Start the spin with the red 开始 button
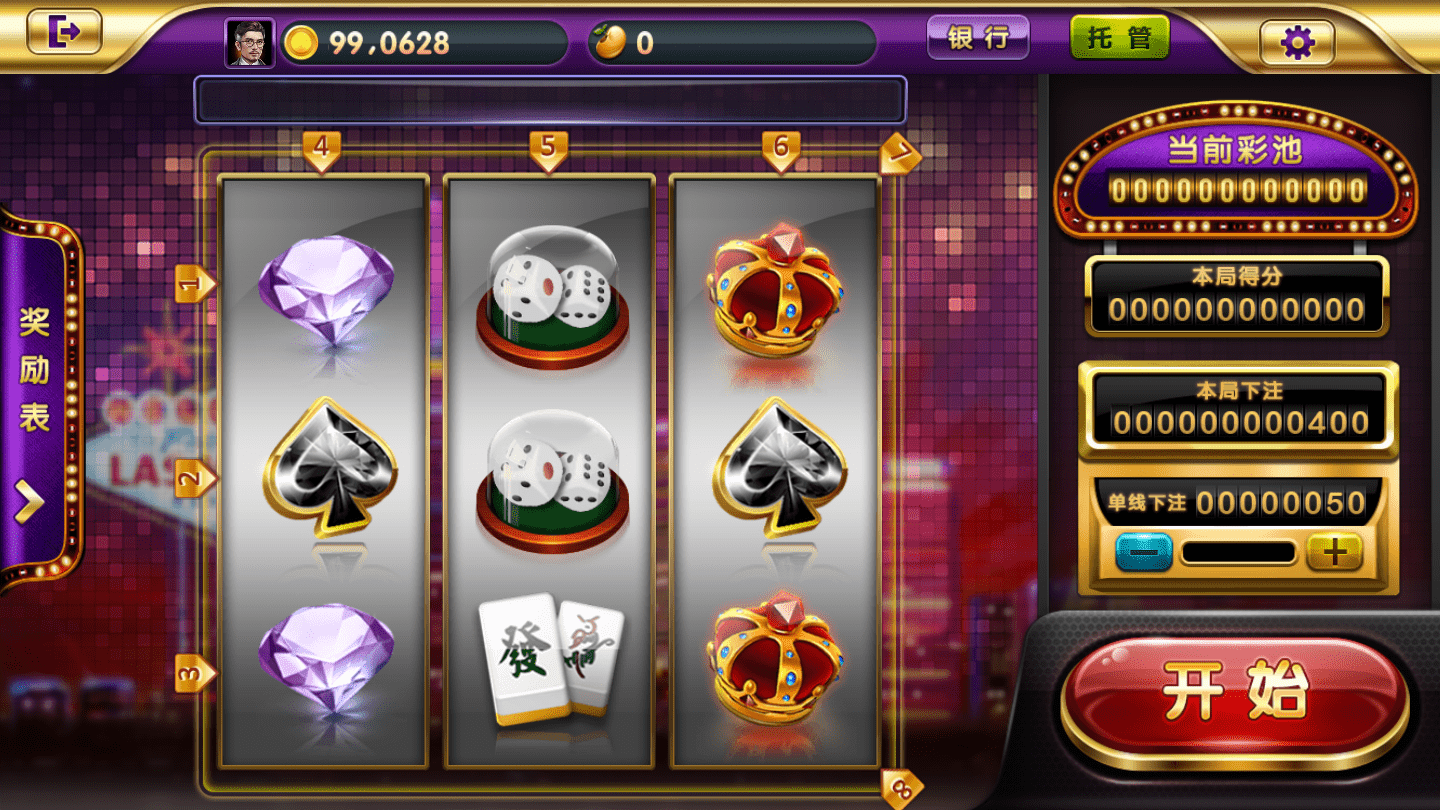Screen dimensions: 1440x810 tap(1236, 691)
